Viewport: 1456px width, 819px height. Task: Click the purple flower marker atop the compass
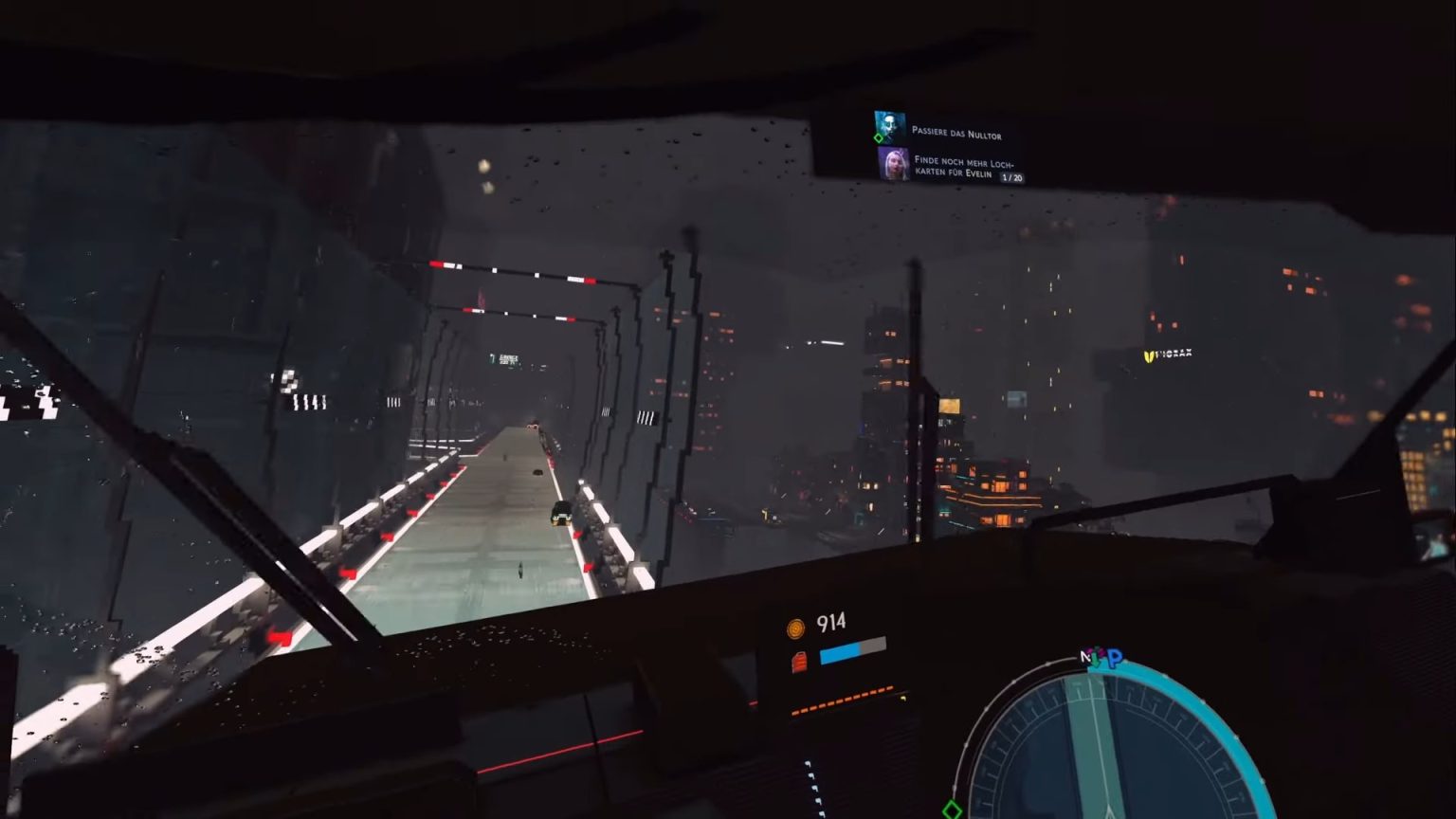tap(1101, 650)
